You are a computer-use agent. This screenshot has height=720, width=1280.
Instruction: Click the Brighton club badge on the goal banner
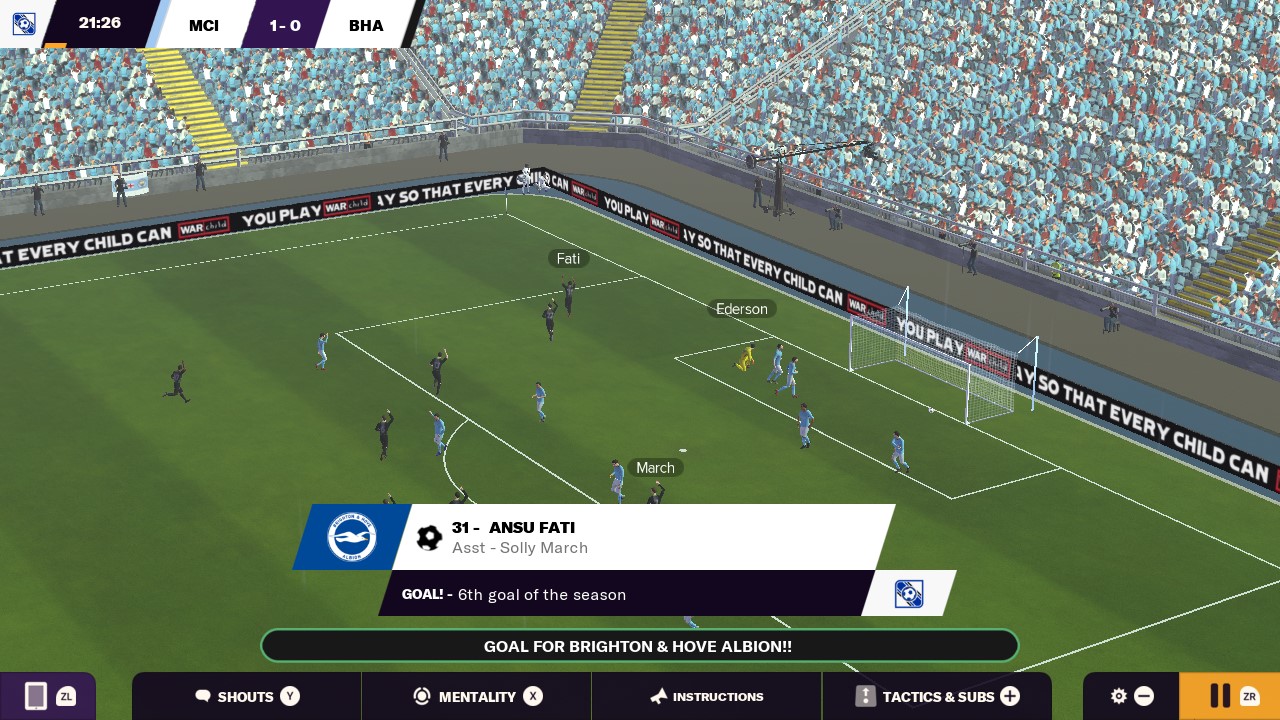click(349, 536)
